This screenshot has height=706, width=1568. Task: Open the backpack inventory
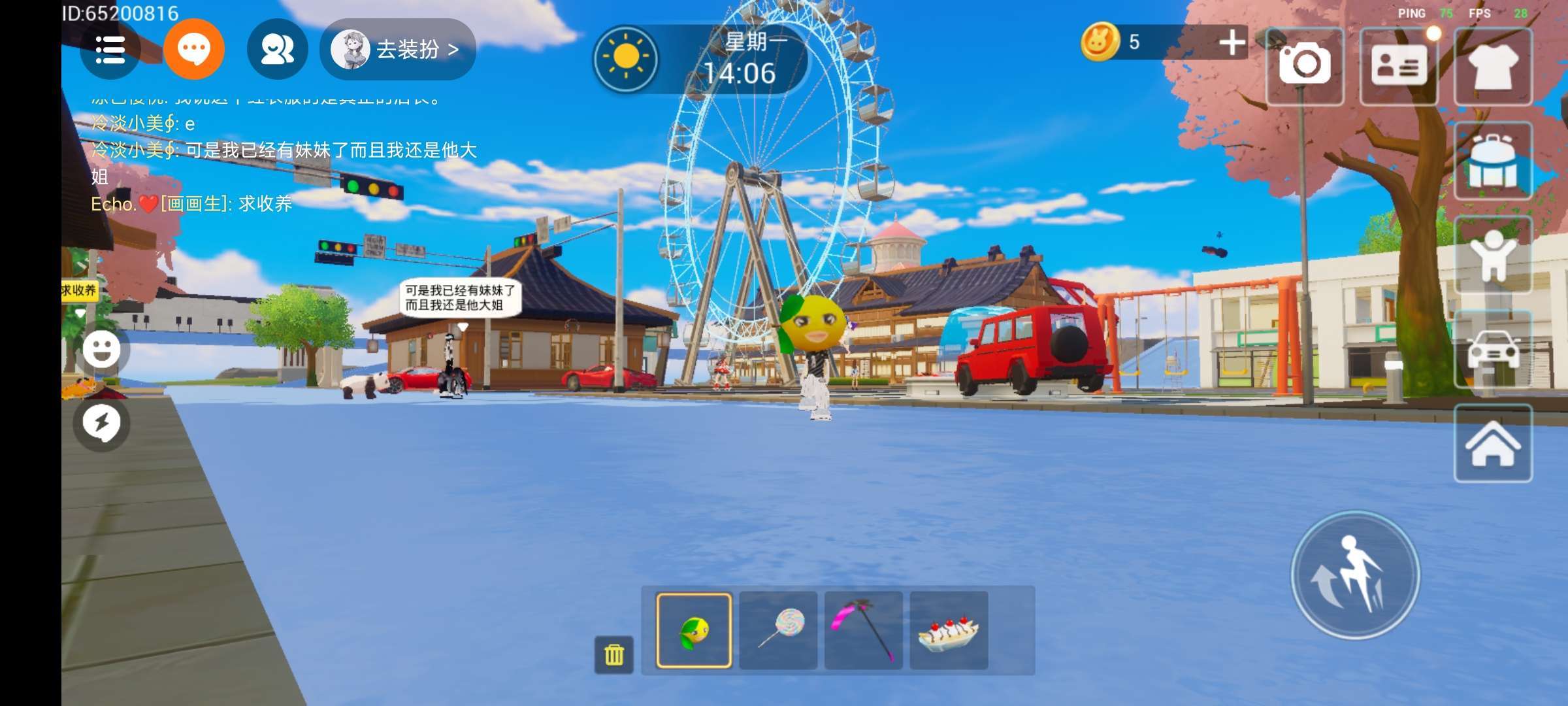[x=1493, y=161]
